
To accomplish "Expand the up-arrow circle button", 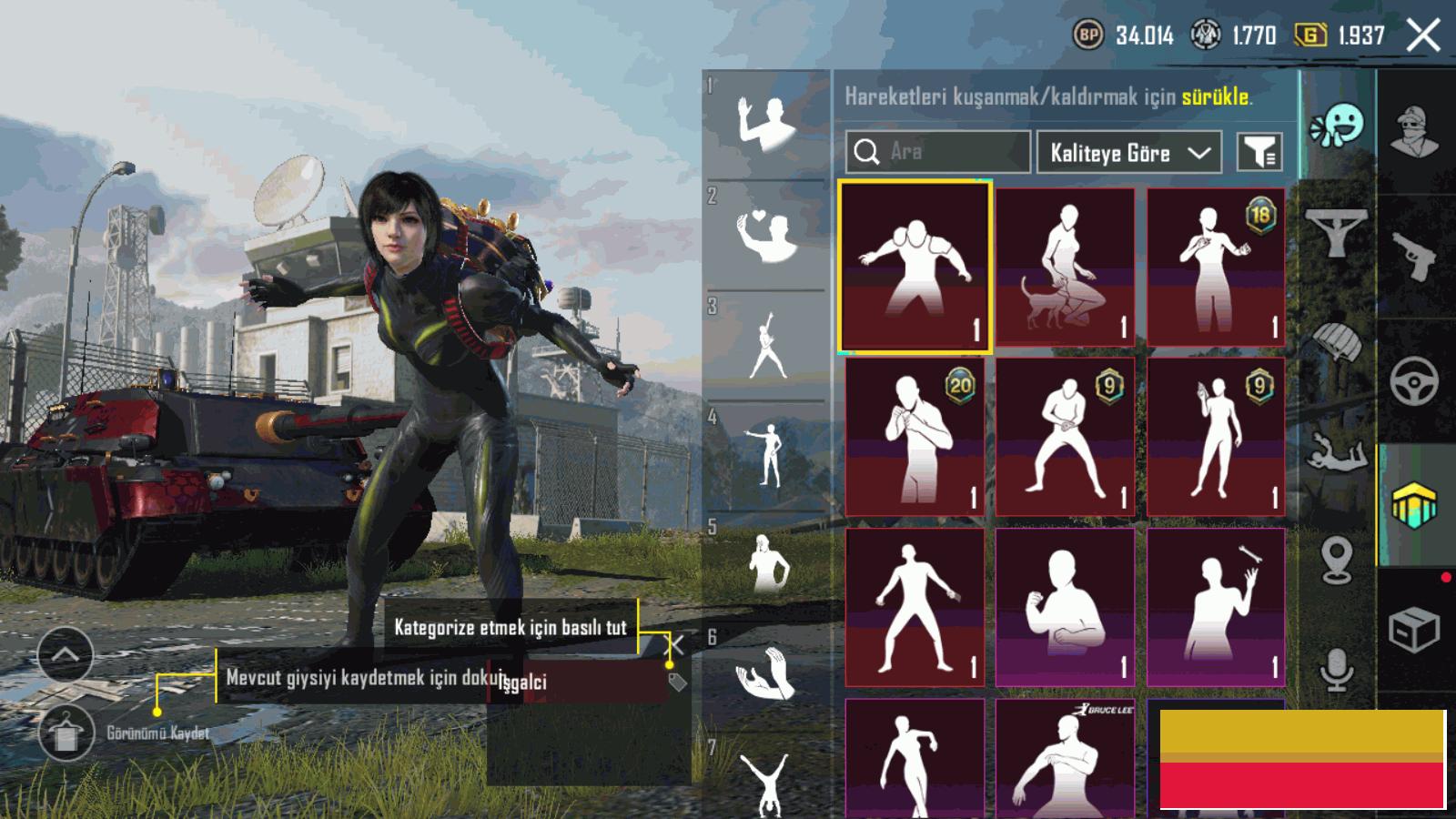I will coord(66,654).
